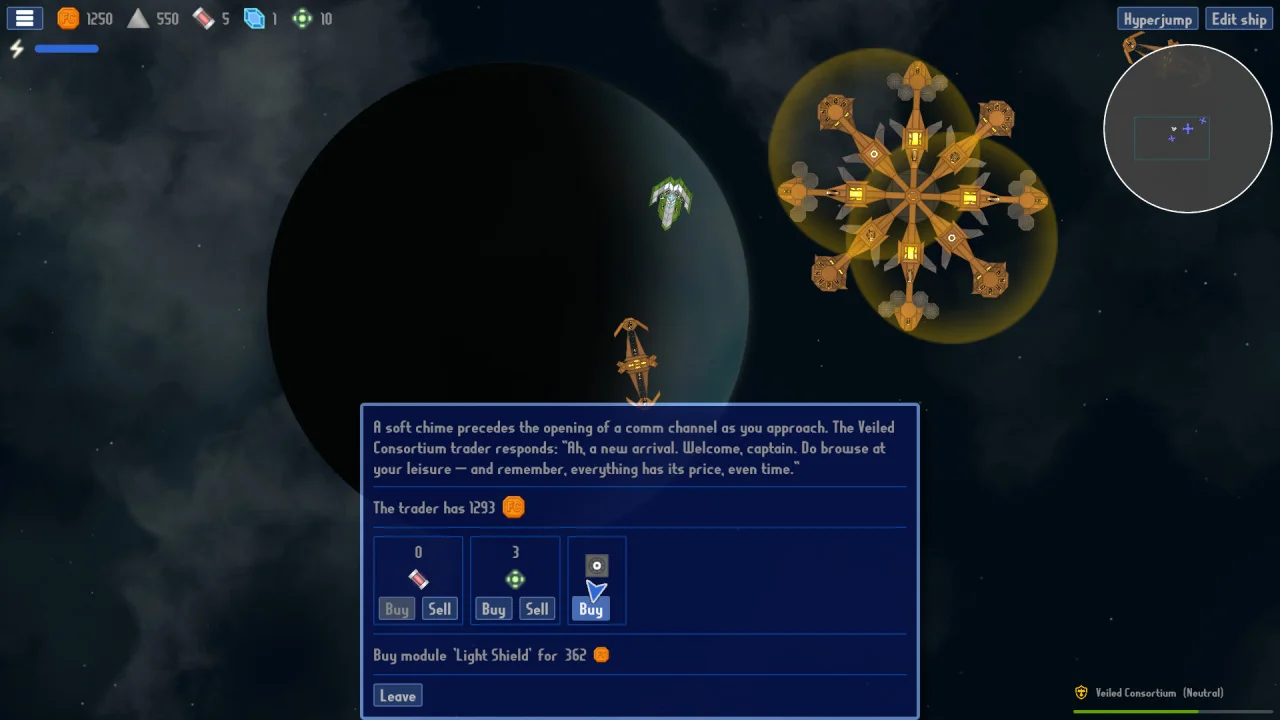This screenshot has height=720, width=1280.
Task: Sell the red missile item
Action: pyautogui.click(x=440, y=609)
